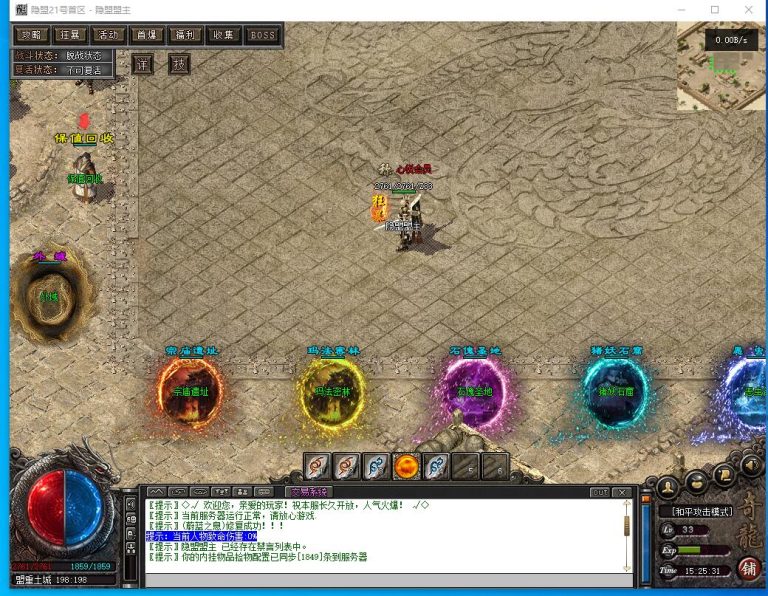Open the 首爆 menu button

[147, 35]
